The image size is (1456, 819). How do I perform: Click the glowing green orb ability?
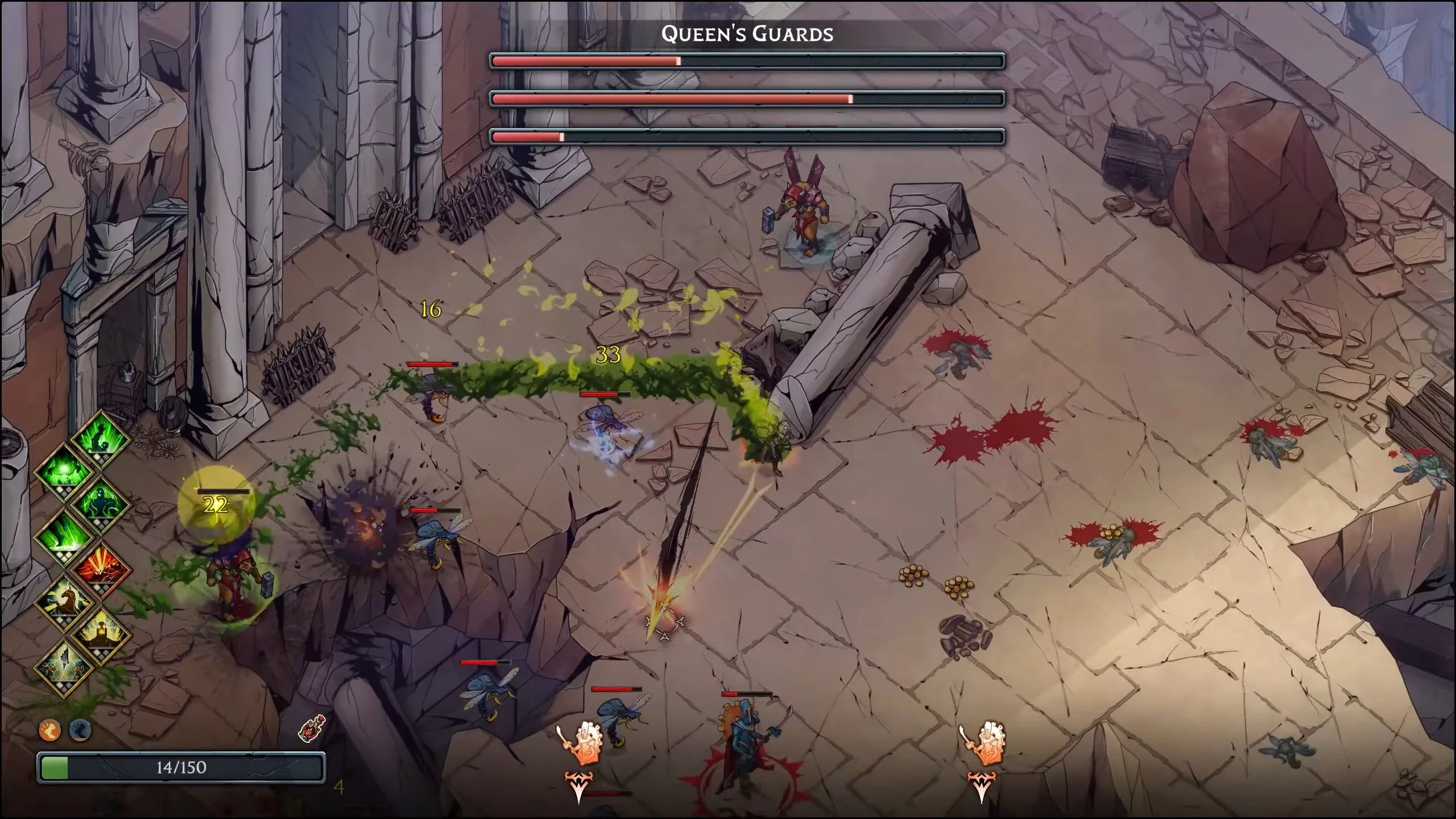pyautogui.click(x=64, y=471)
